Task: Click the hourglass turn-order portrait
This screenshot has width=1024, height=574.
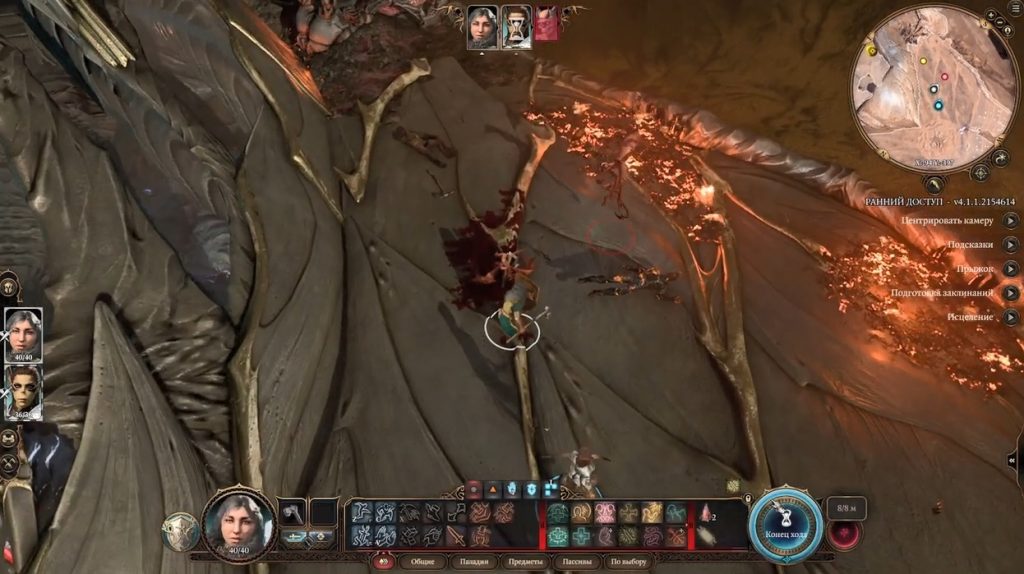Action: click(x=516, y=26)
